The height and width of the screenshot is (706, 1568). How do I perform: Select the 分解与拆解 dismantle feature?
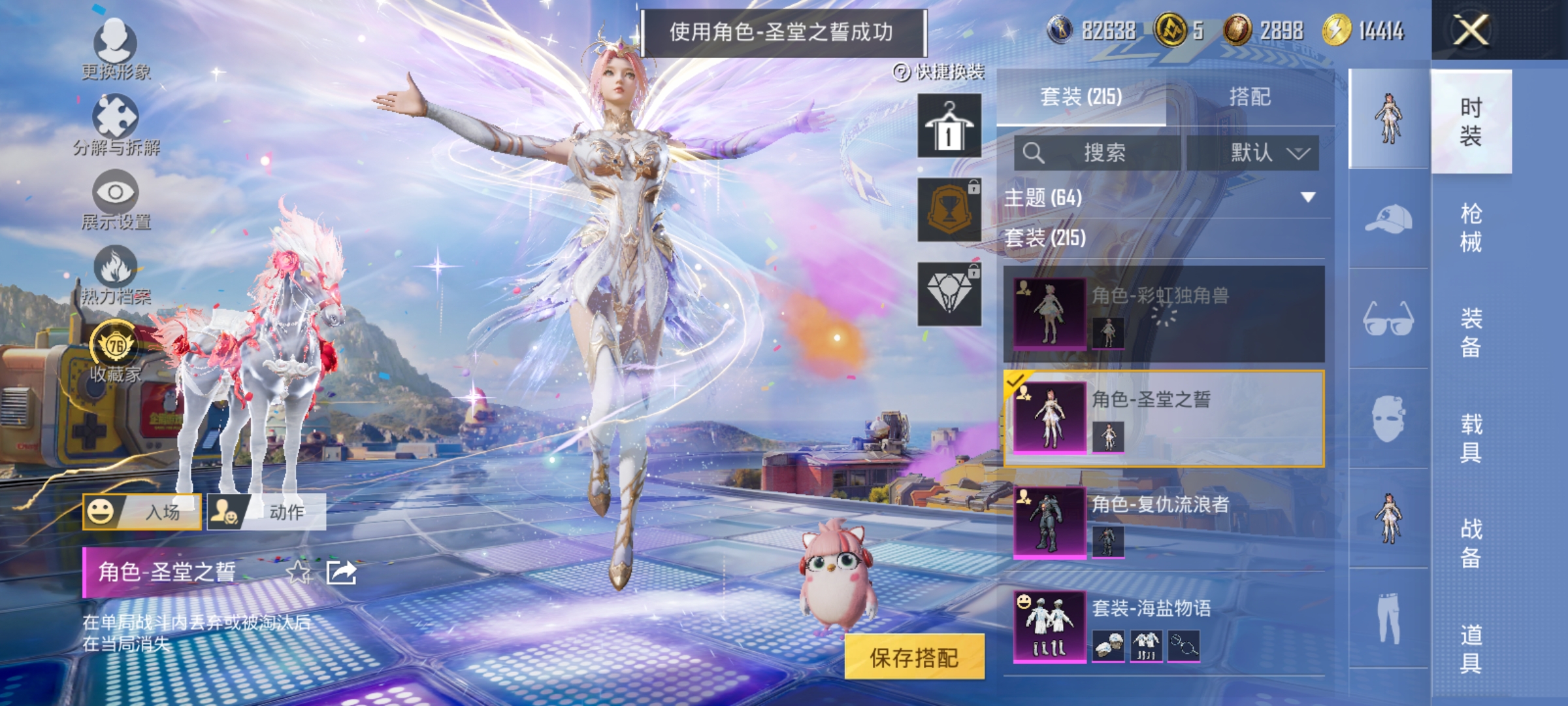point(116,121)
